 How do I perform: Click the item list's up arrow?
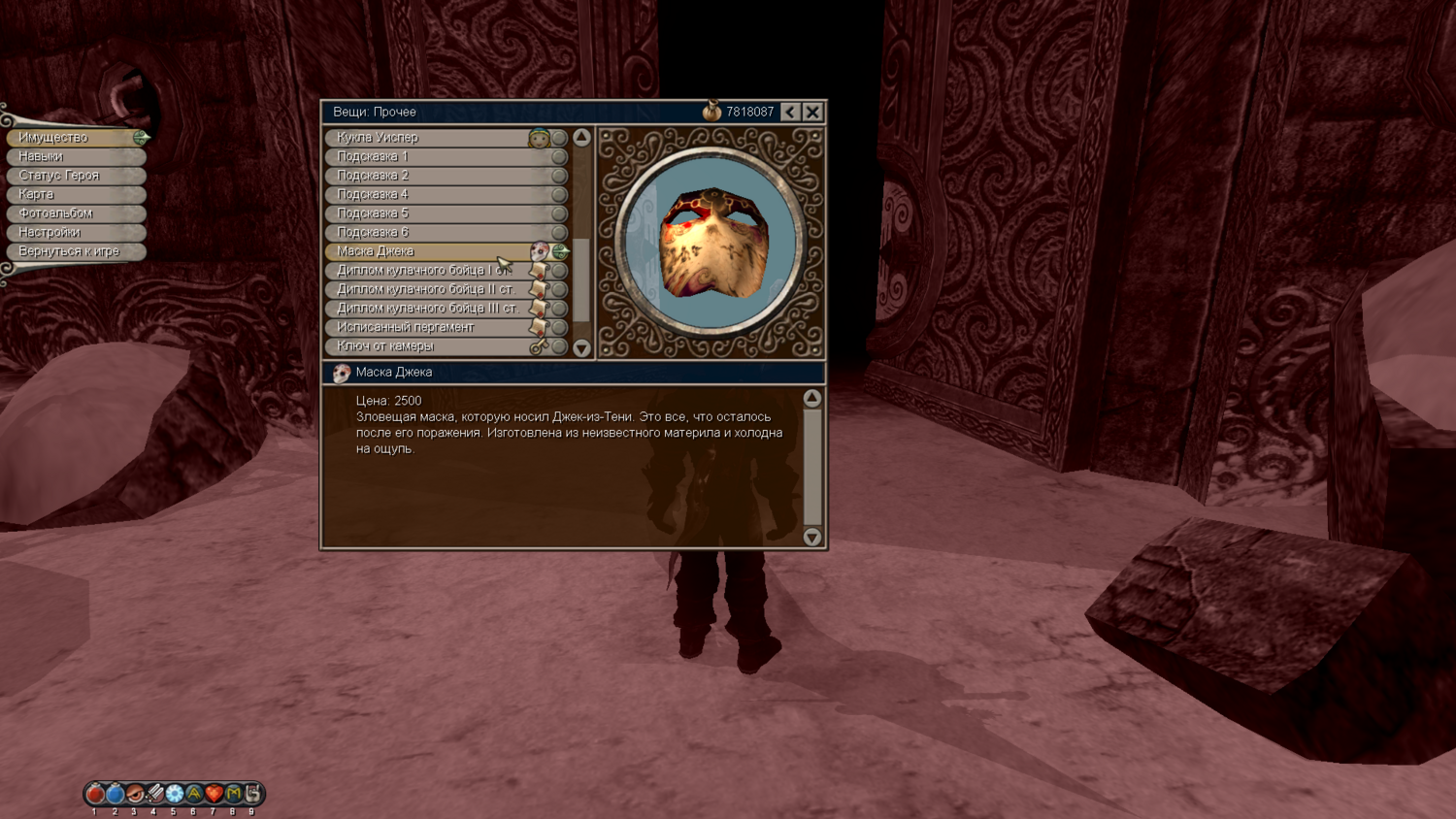581,138
